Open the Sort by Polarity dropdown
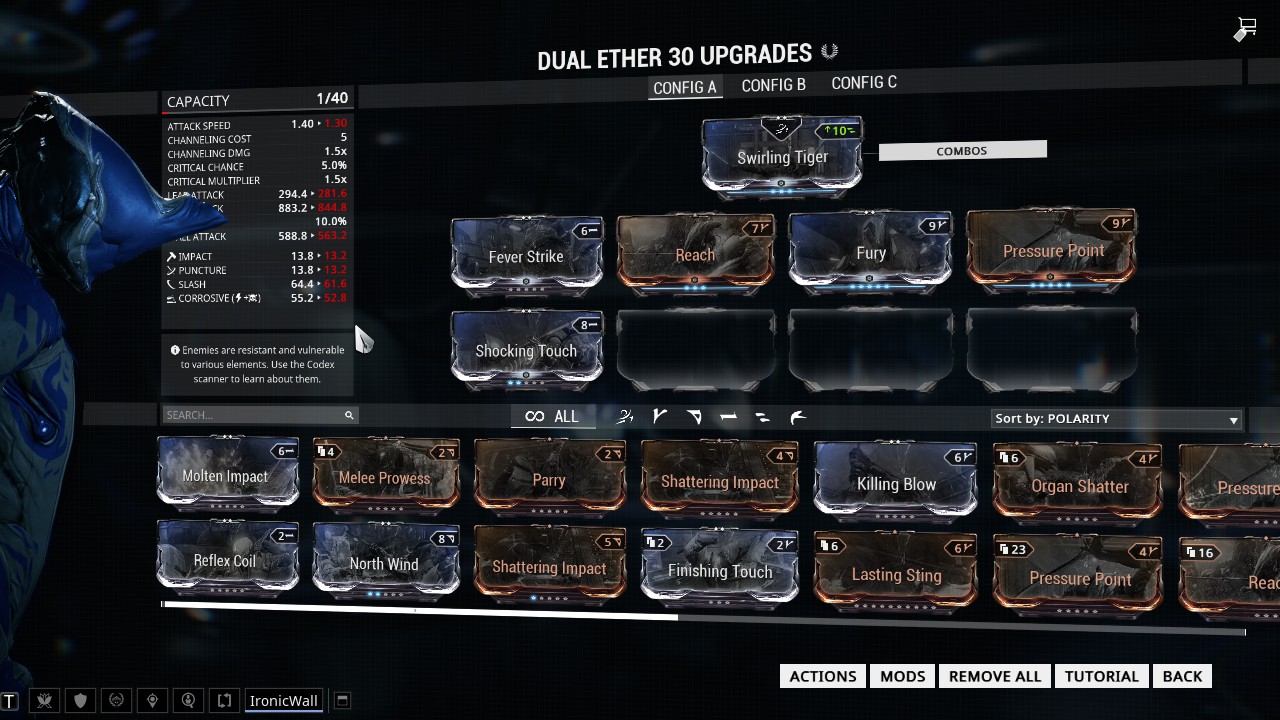 coord(1116,419)
